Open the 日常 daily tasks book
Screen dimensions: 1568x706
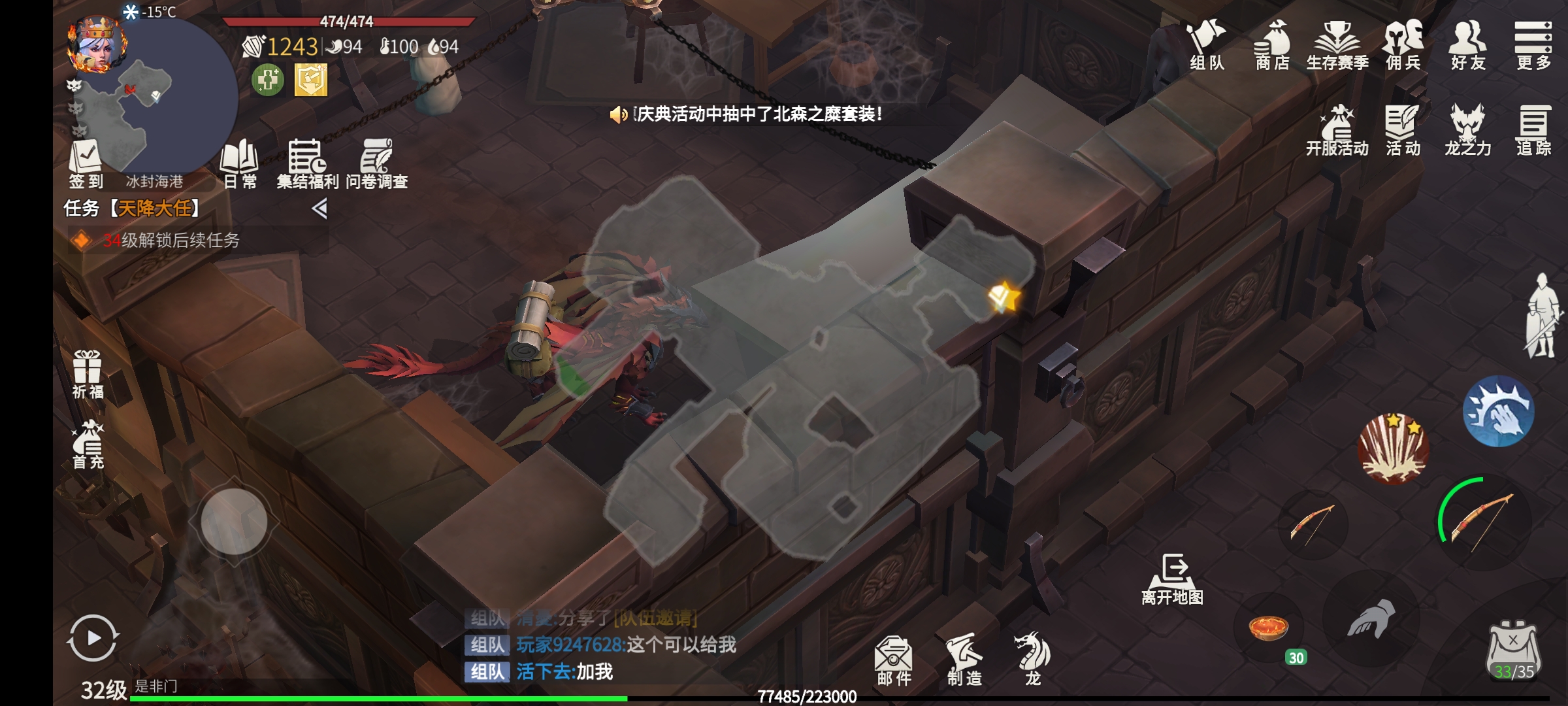[x=240, y=163]
